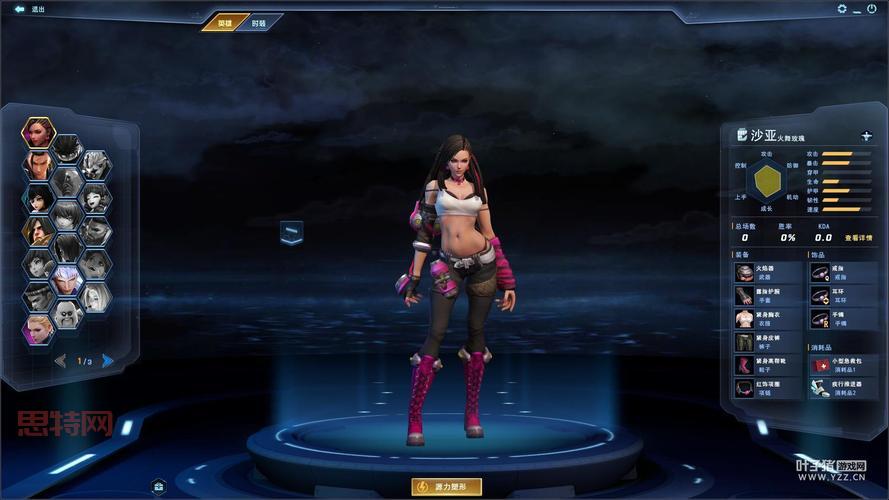889x500 pixels.
Task: Go to previous hero page
Action: 61,361
